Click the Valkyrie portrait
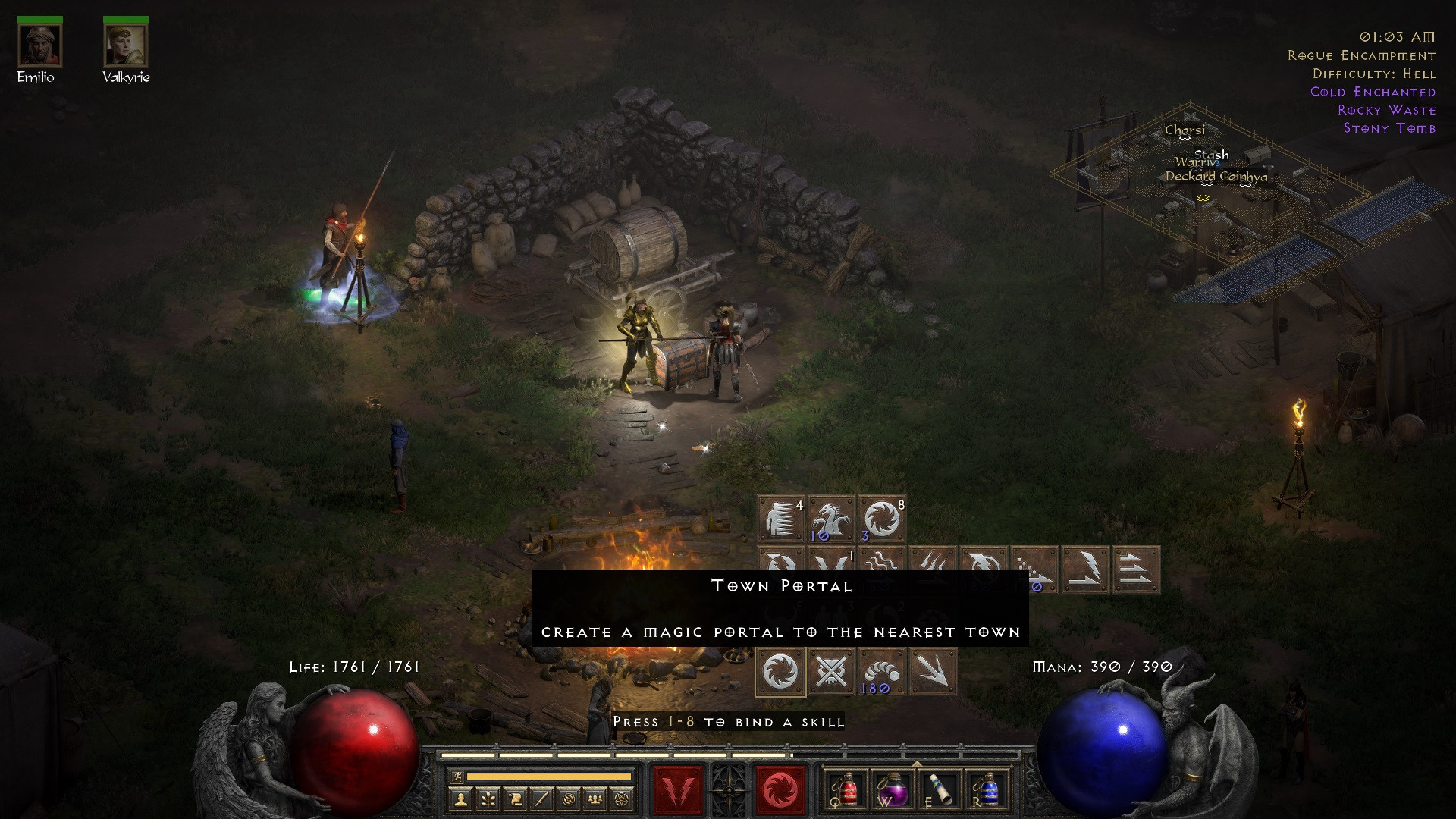1456x819 pixels. (x=125, y=45)
